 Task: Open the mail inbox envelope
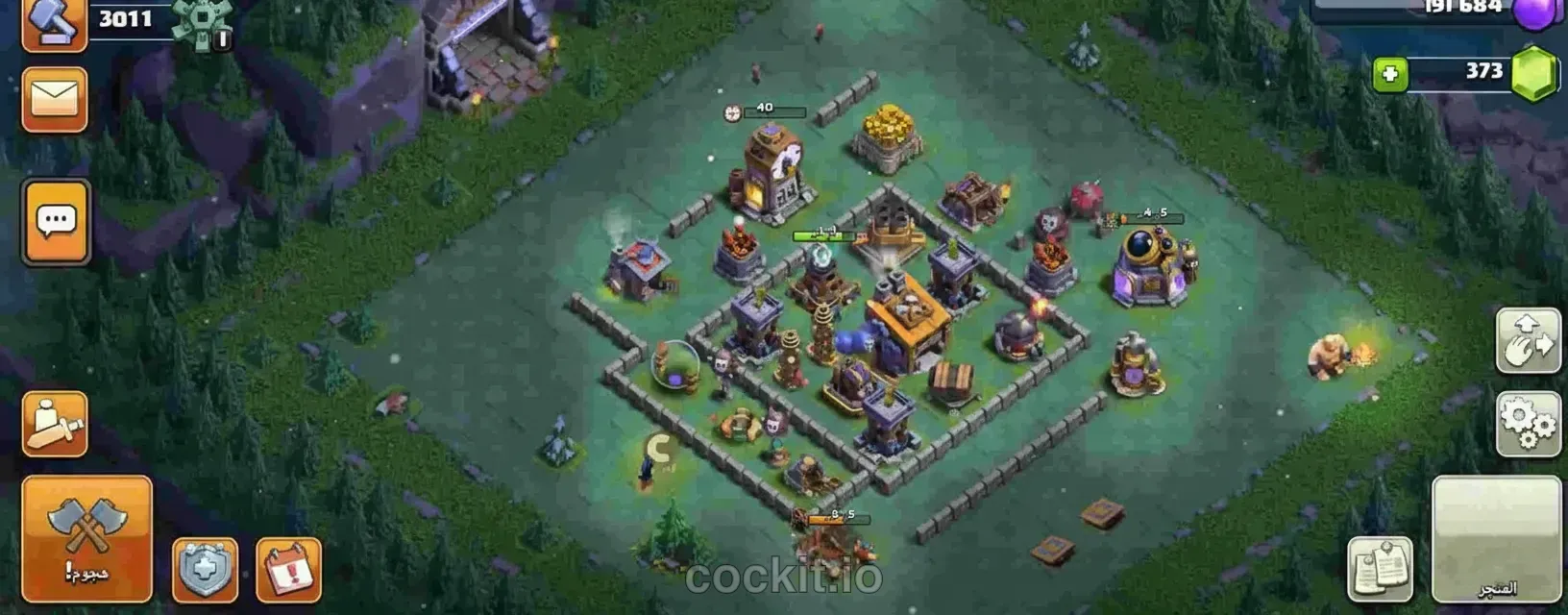55,100
